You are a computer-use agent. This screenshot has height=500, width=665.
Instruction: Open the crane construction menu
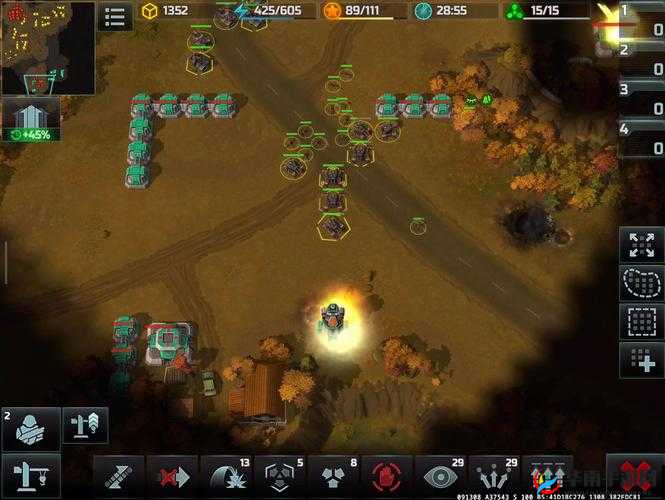tap(31, 475)
